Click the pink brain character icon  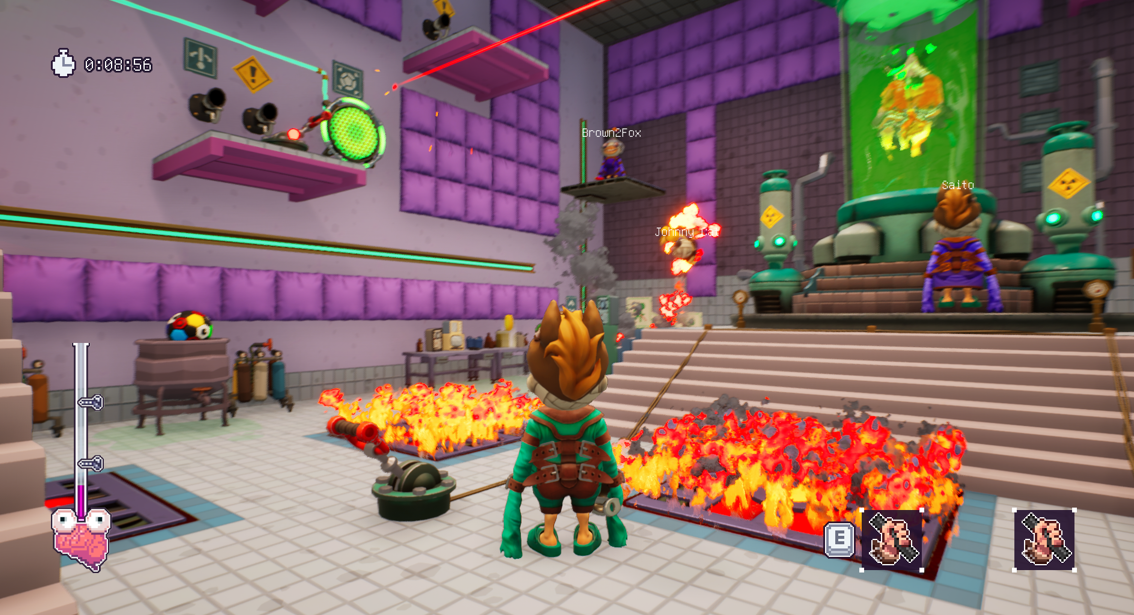pos(81,540)
